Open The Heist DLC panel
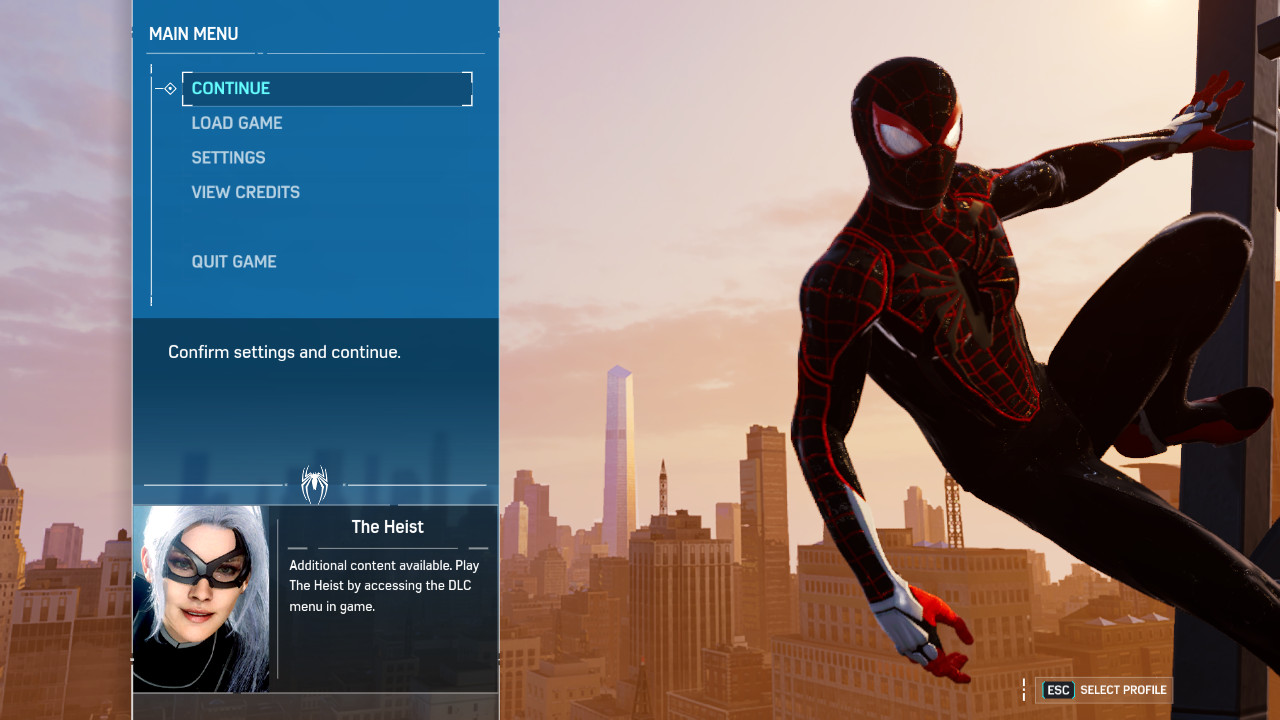 point(315,598)
